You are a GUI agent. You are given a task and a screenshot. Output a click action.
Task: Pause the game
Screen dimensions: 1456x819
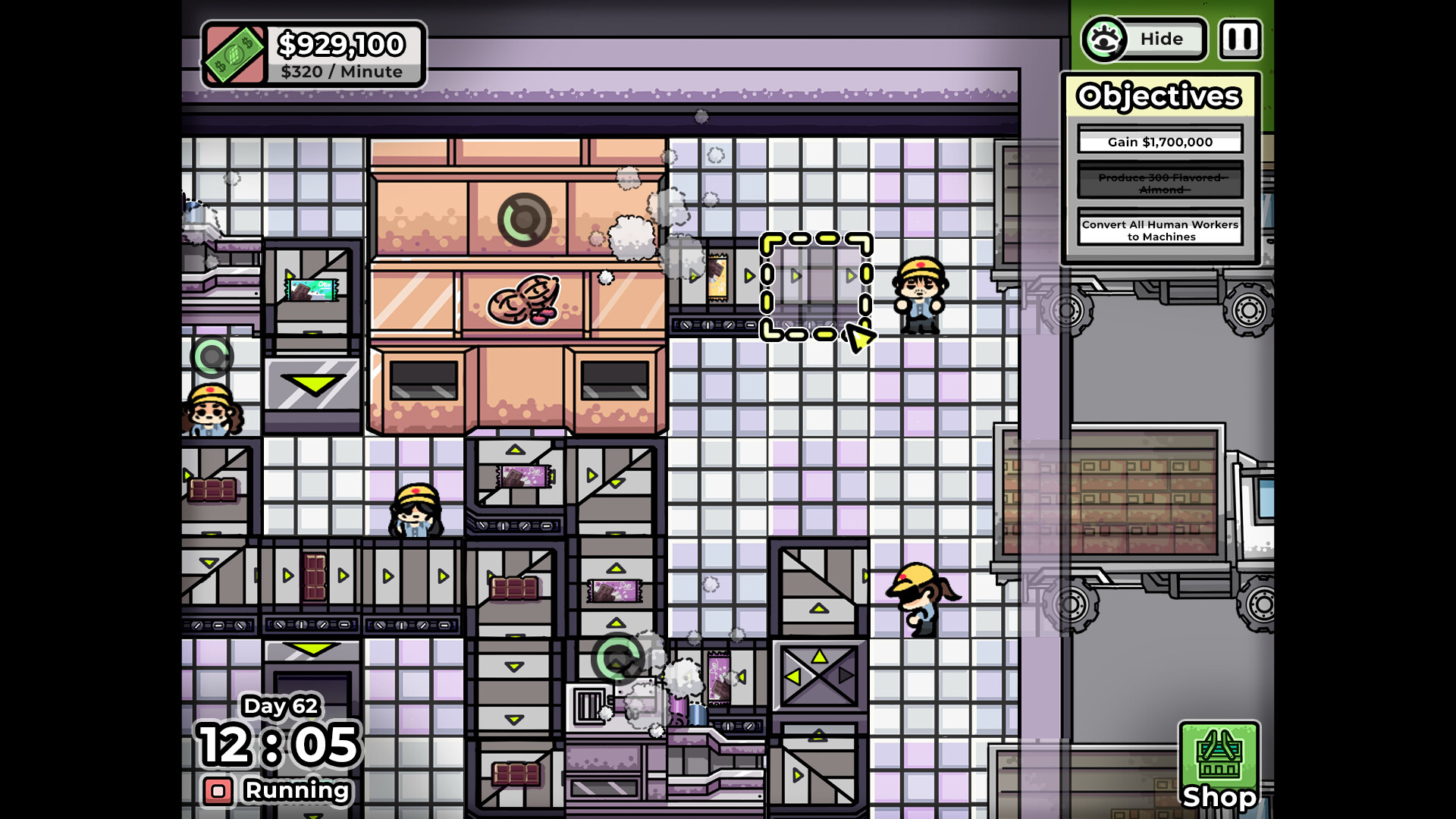[1241, 39]
